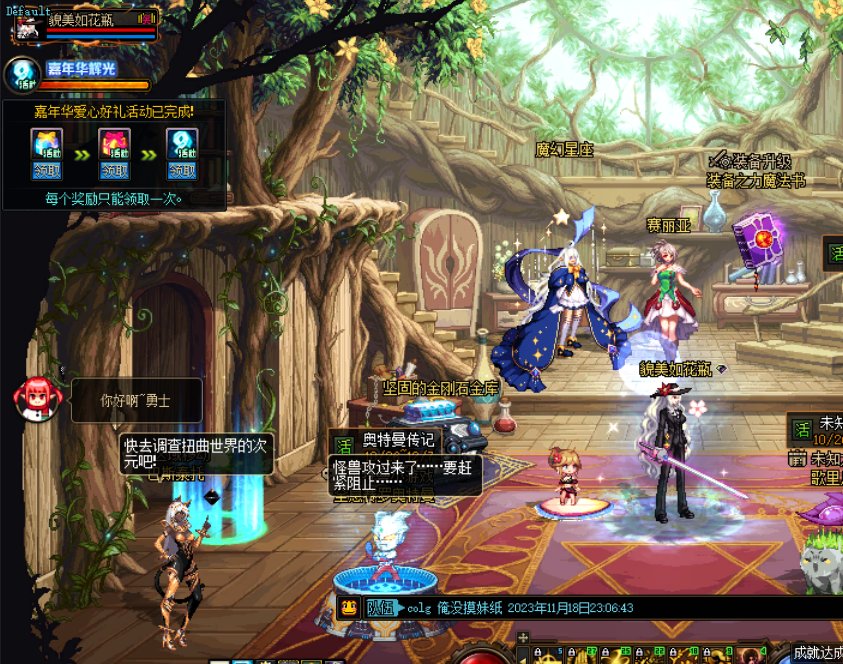Claim the glowing blue orb reward
The width and height of the screenshot is (843, 664).
point(181,170)
